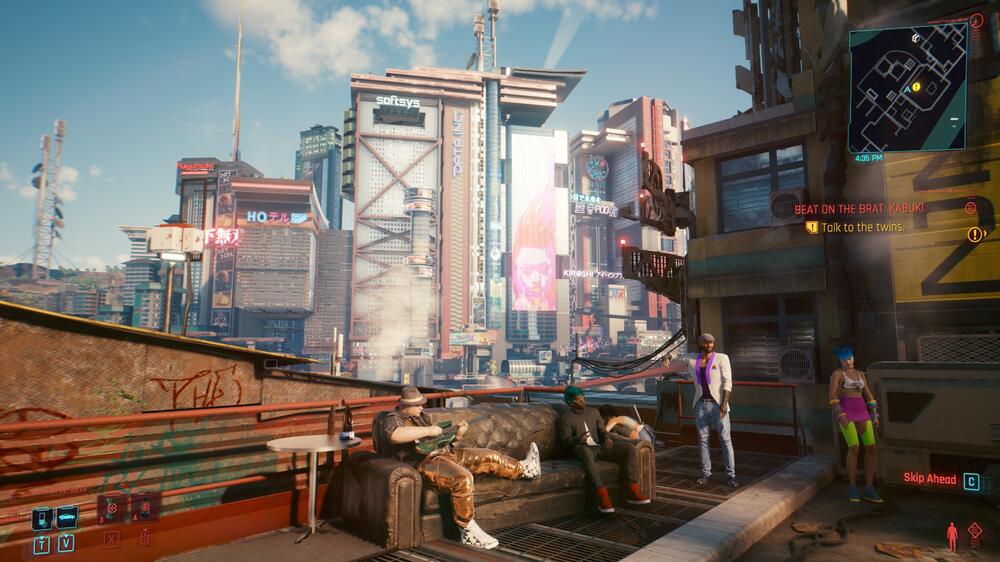1000x562 pixels.
Task: Click the red body stance indicator icon
Action: point(952,535)
